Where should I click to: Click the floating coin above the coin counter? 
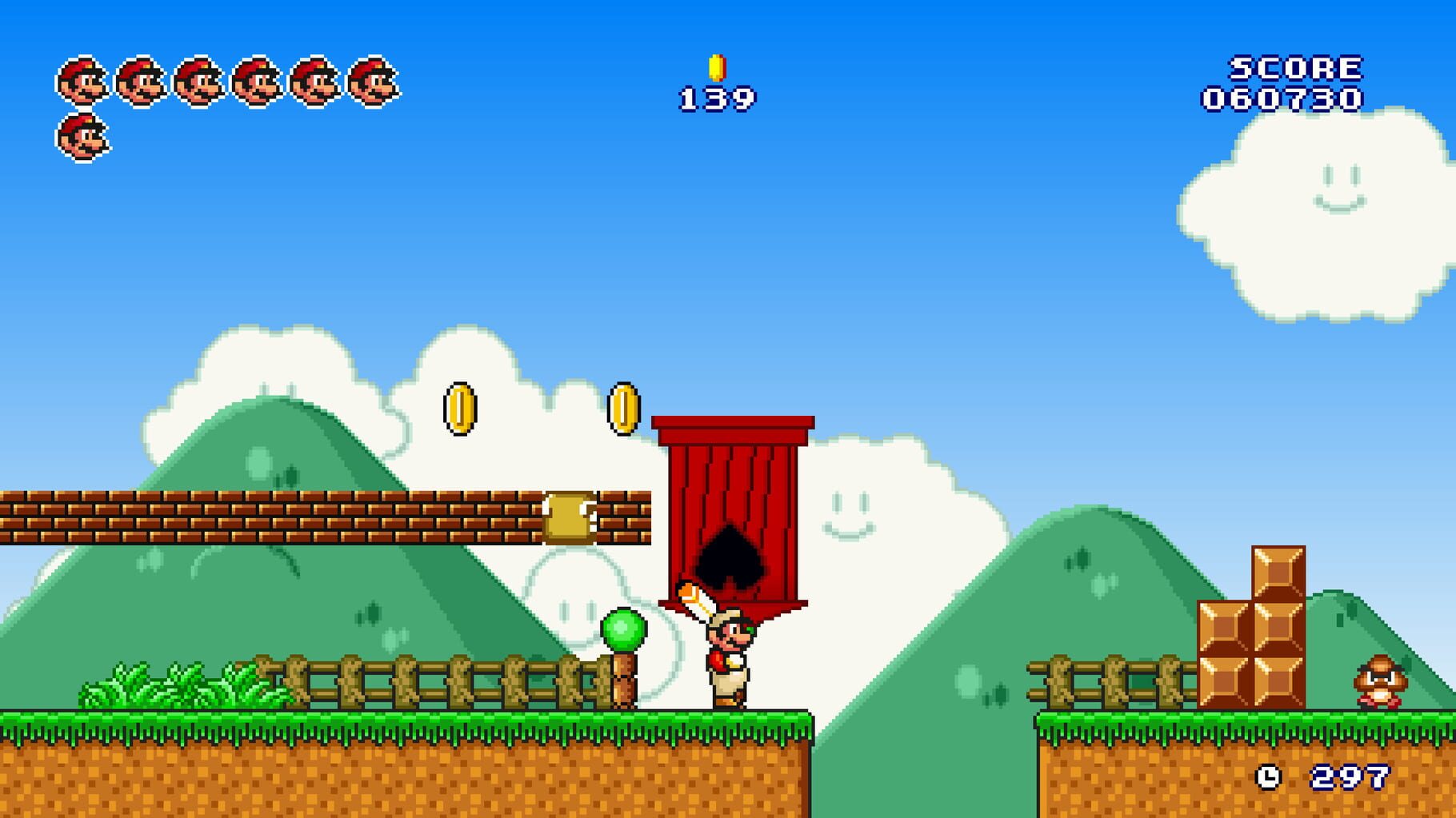pos(716,67)
